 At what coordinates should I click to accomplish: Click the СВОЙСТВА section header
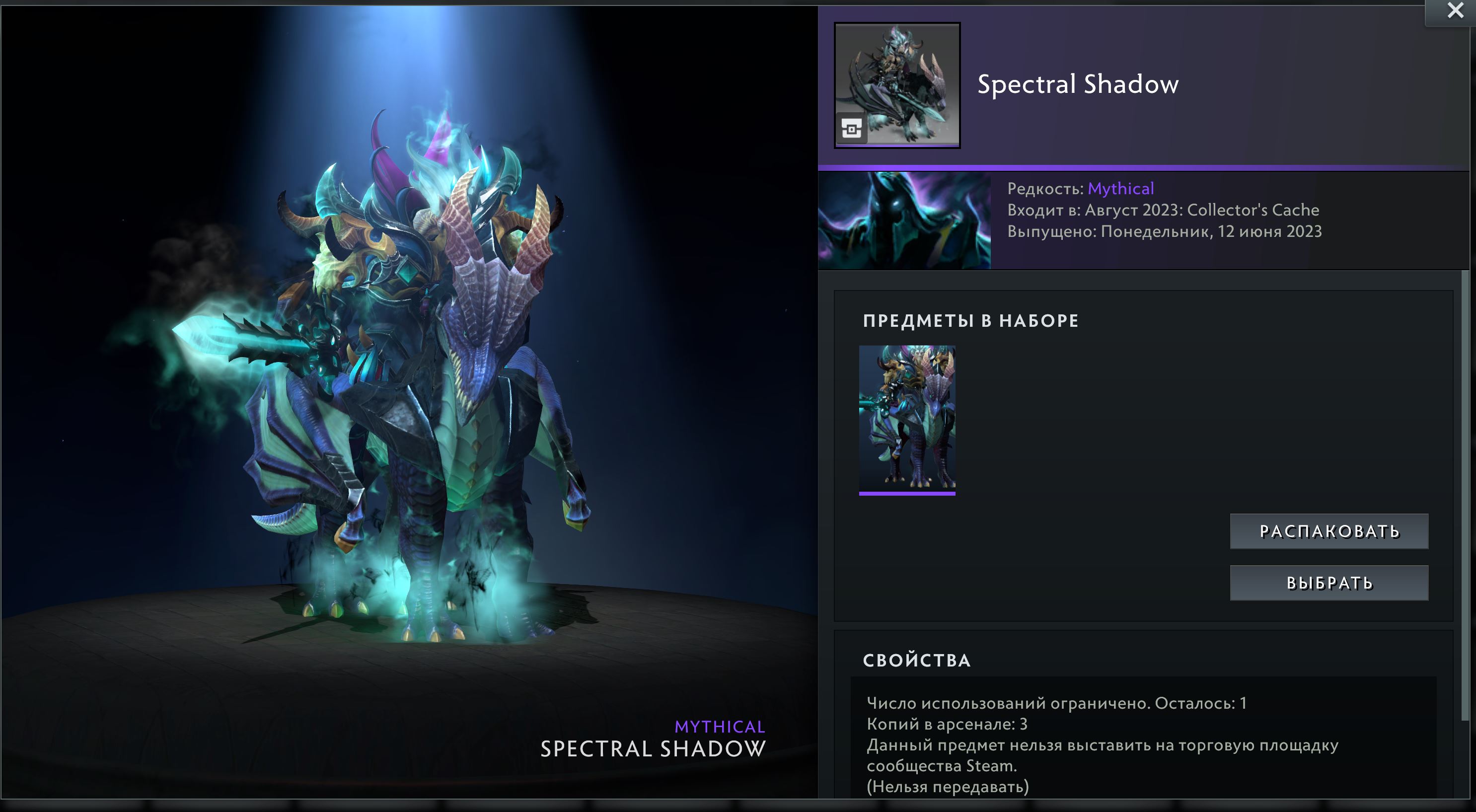917,660
